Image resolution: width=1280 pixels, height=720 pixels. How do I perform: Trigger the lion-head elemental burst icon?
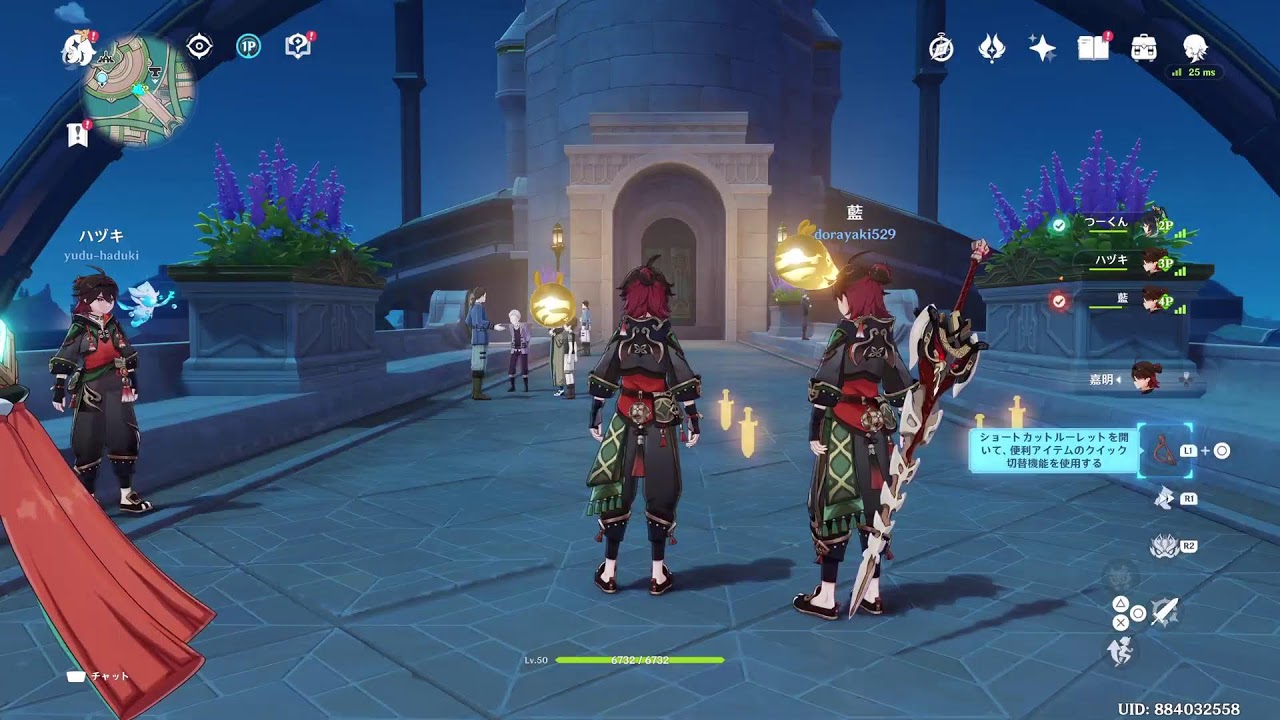tap(1163, 546)
